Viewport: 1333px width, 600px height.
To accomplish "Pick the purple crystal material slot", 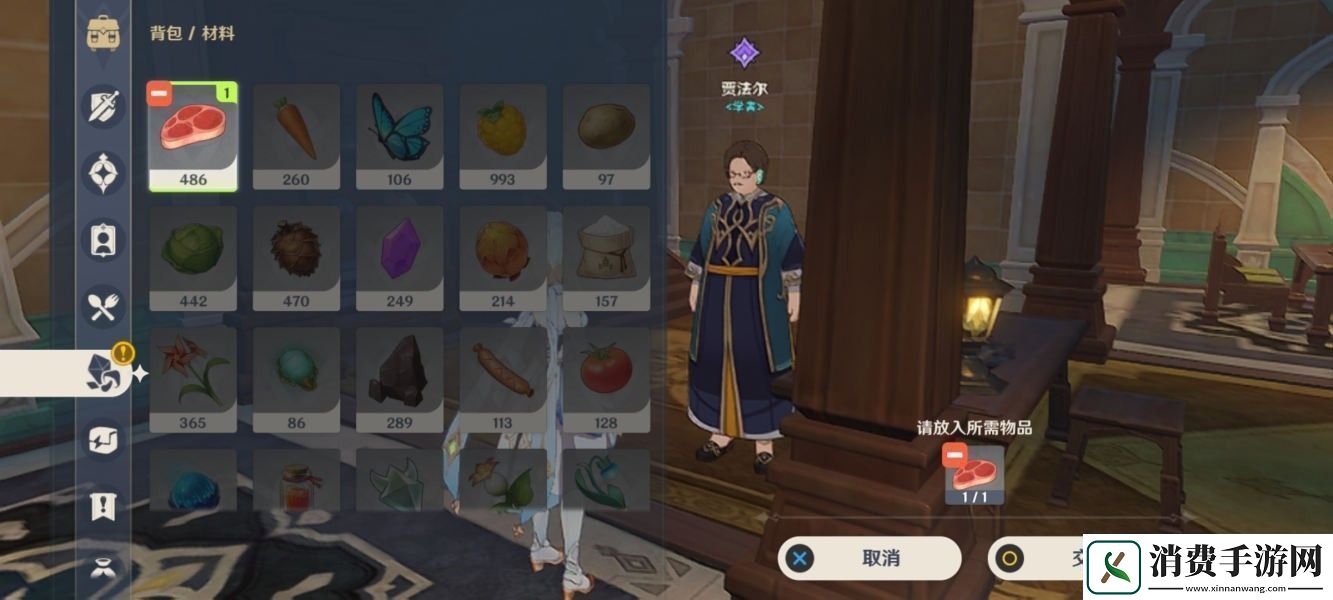I will coord(399,258).
